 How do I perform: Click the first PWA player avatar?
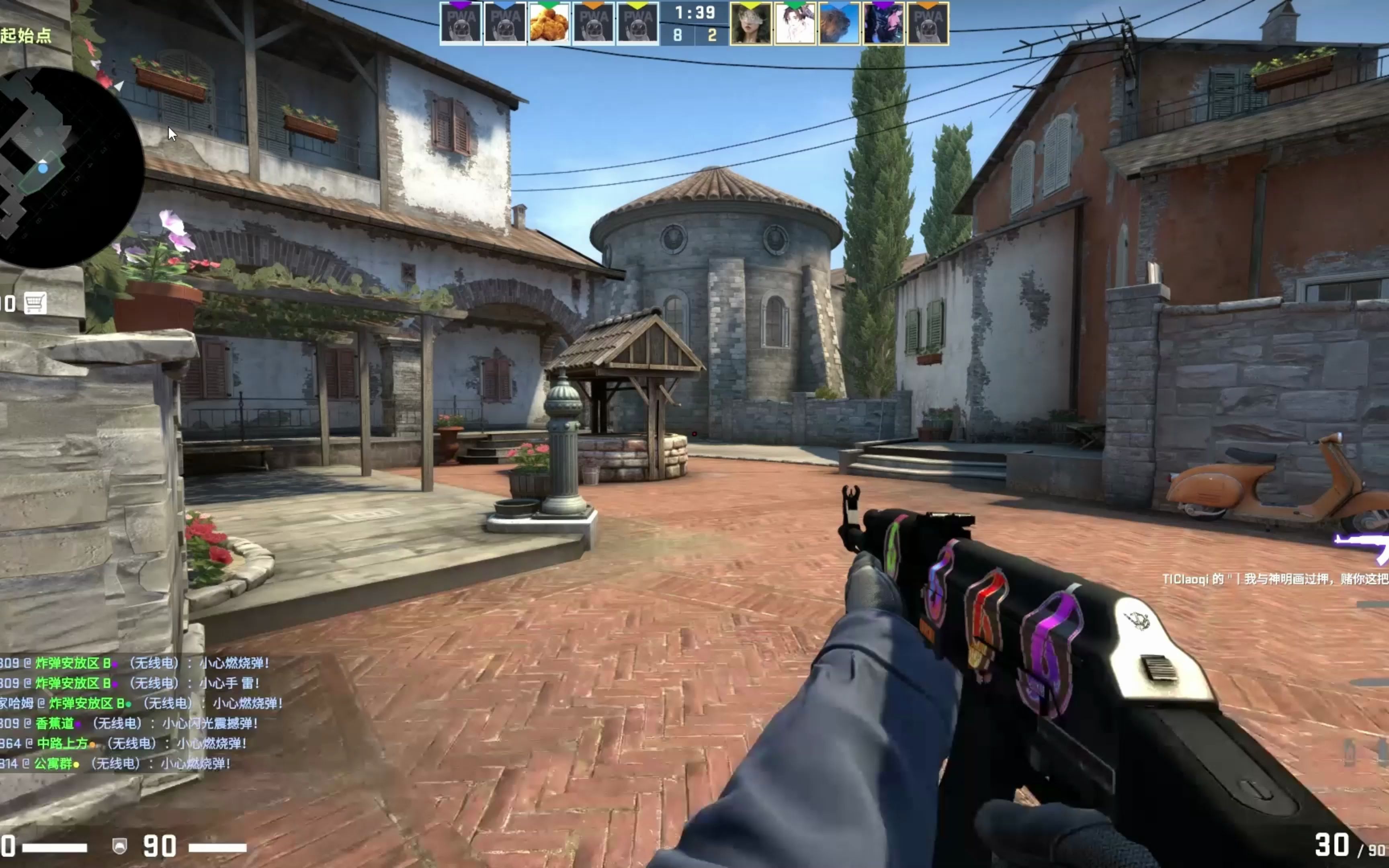pos(461,26)
